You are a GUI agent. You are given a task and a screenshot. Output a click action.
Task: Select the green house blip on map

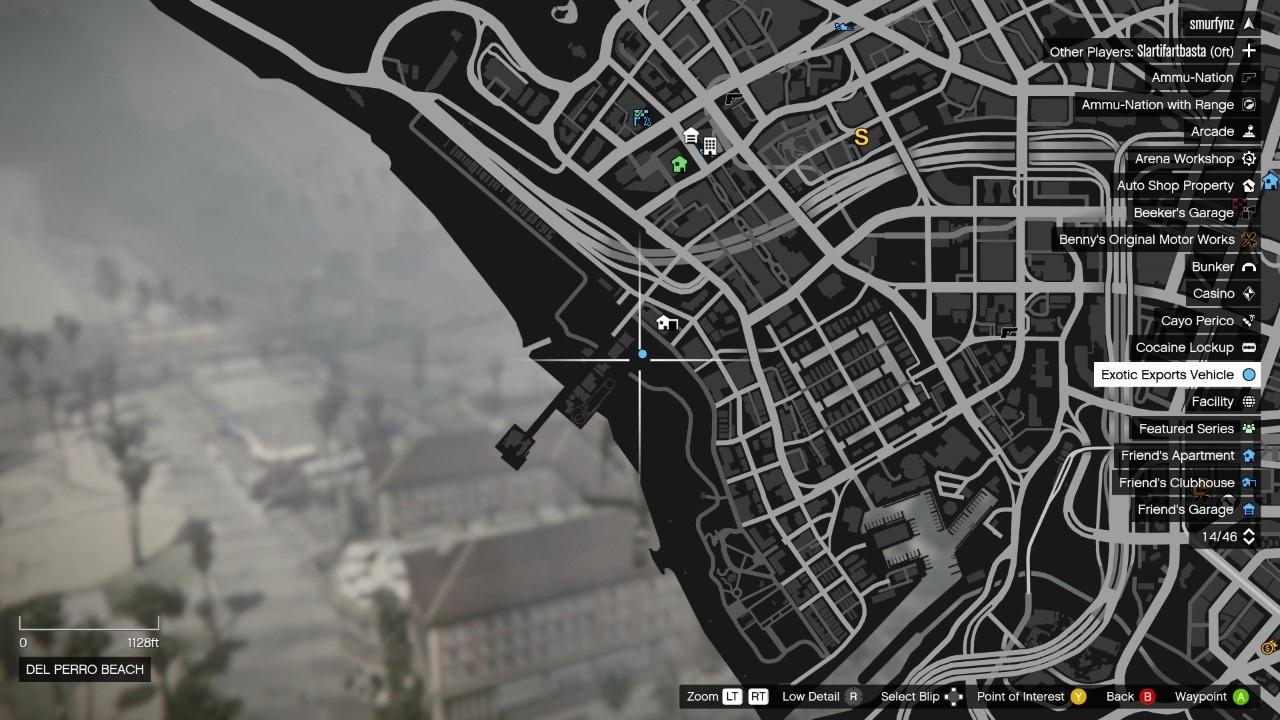680,164
